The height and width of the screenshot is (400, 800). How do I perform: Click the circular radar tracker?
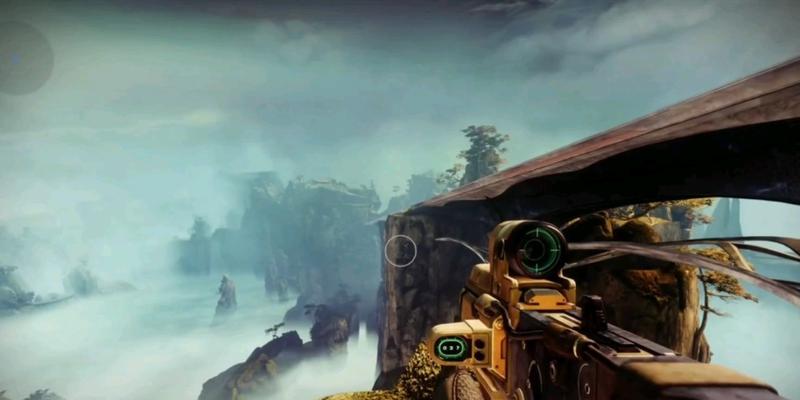pyautogui.click(x=18, y=58)
